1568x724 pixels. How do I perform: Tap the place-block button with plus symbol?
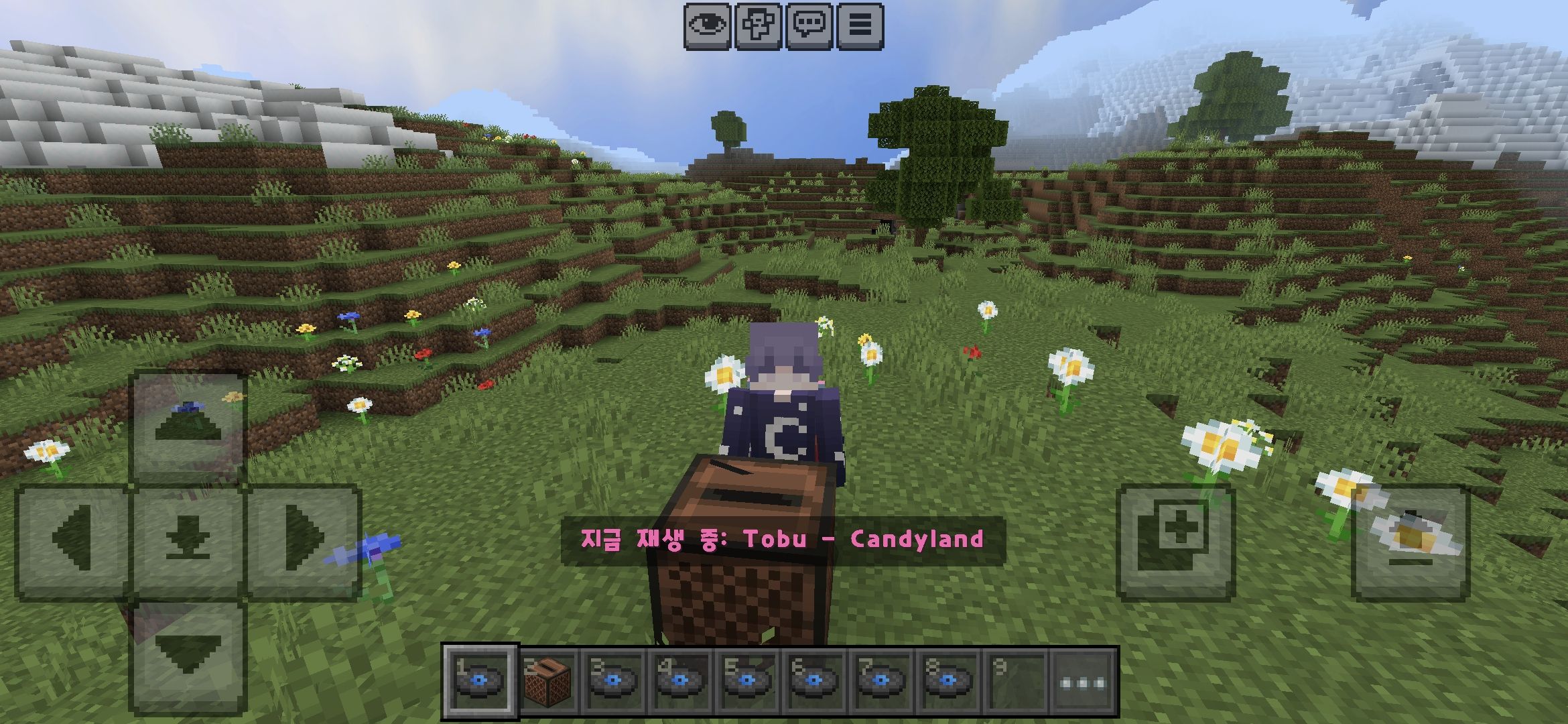[1175, 542]
